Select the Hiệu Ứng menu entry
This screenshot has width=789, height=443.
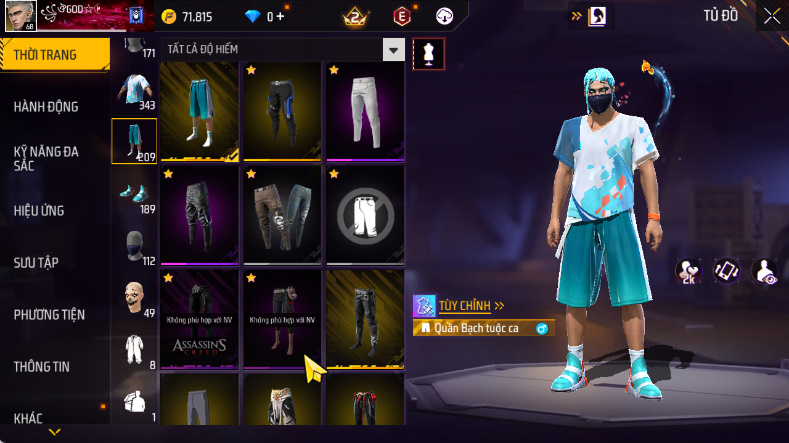pos(39,211)
